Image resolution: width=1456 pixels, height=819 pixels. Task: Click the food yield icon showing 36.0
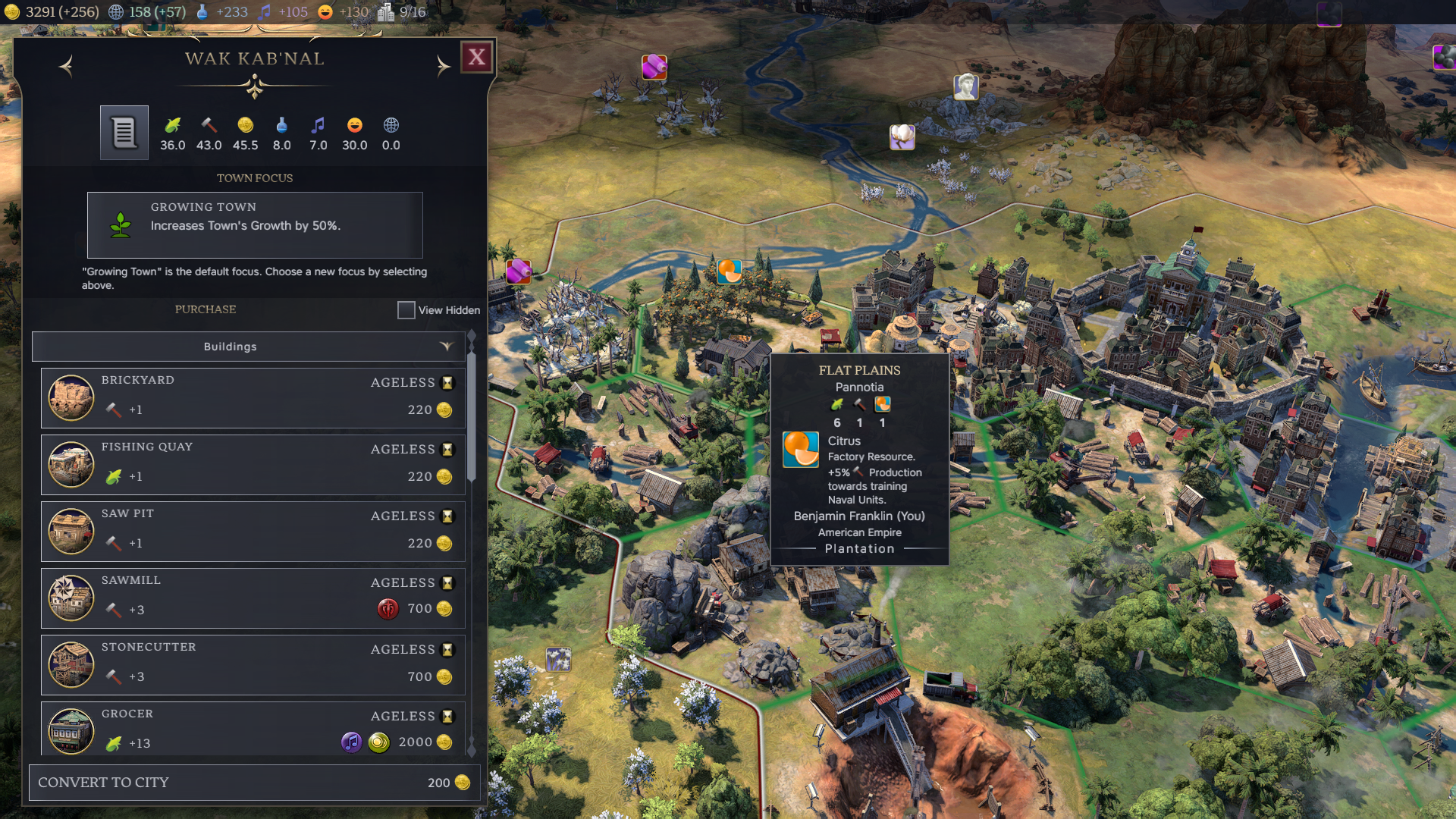172,126
